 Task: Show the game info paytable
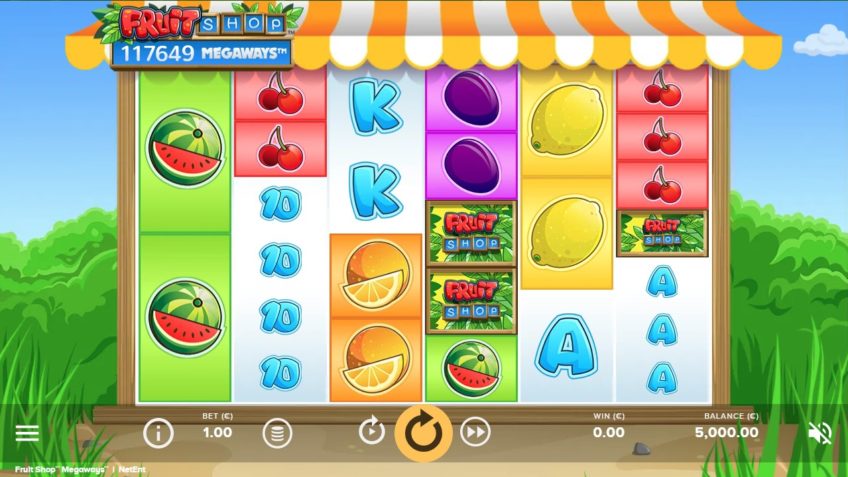[158, 433]
